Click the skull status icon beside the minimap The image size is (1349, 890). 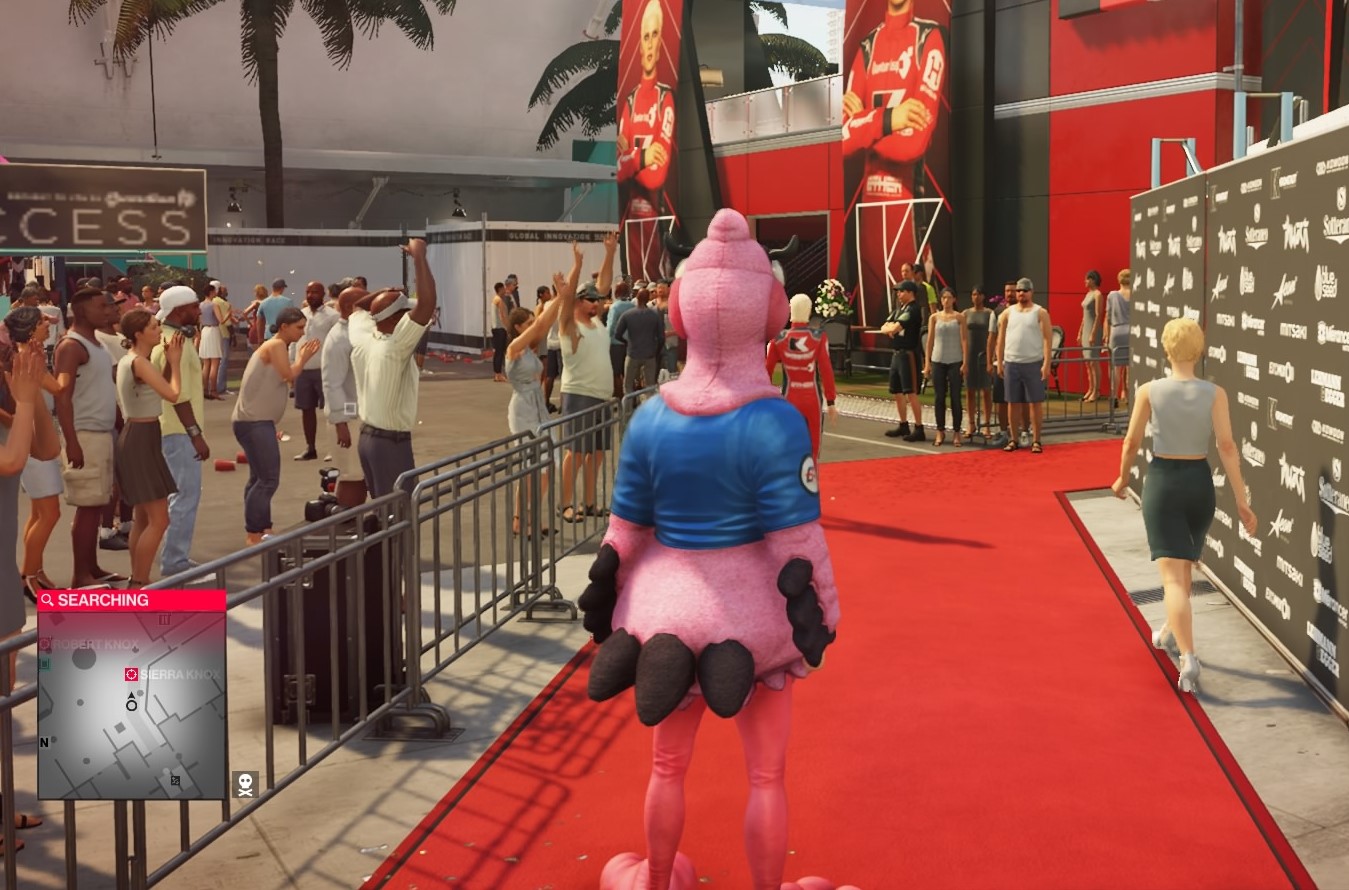tap(245, 784)
